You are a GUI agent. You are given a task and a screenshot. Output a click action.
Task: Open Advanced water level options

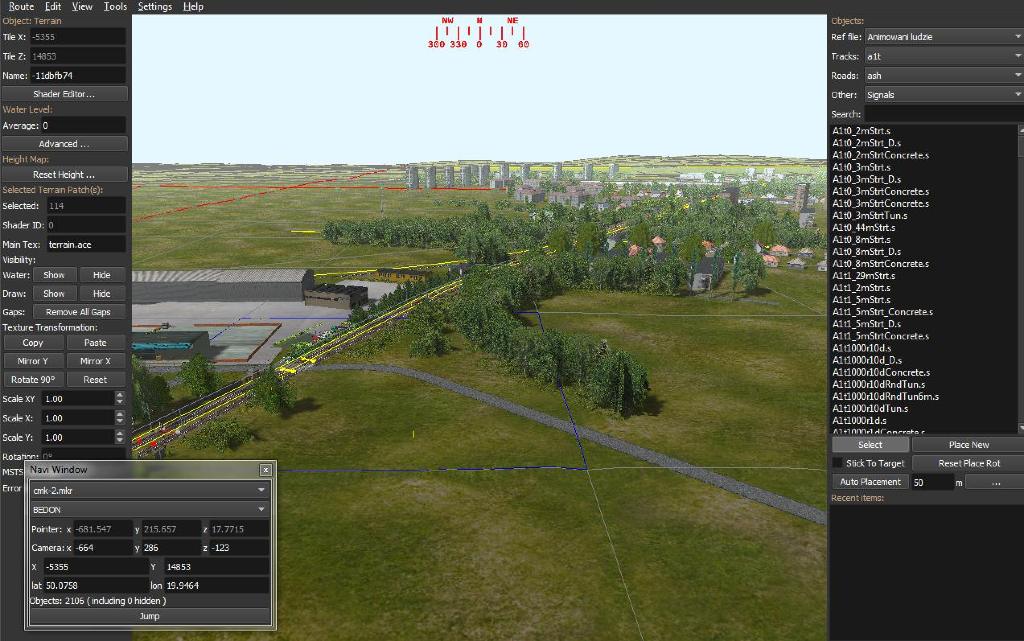(x=64, y=144)
